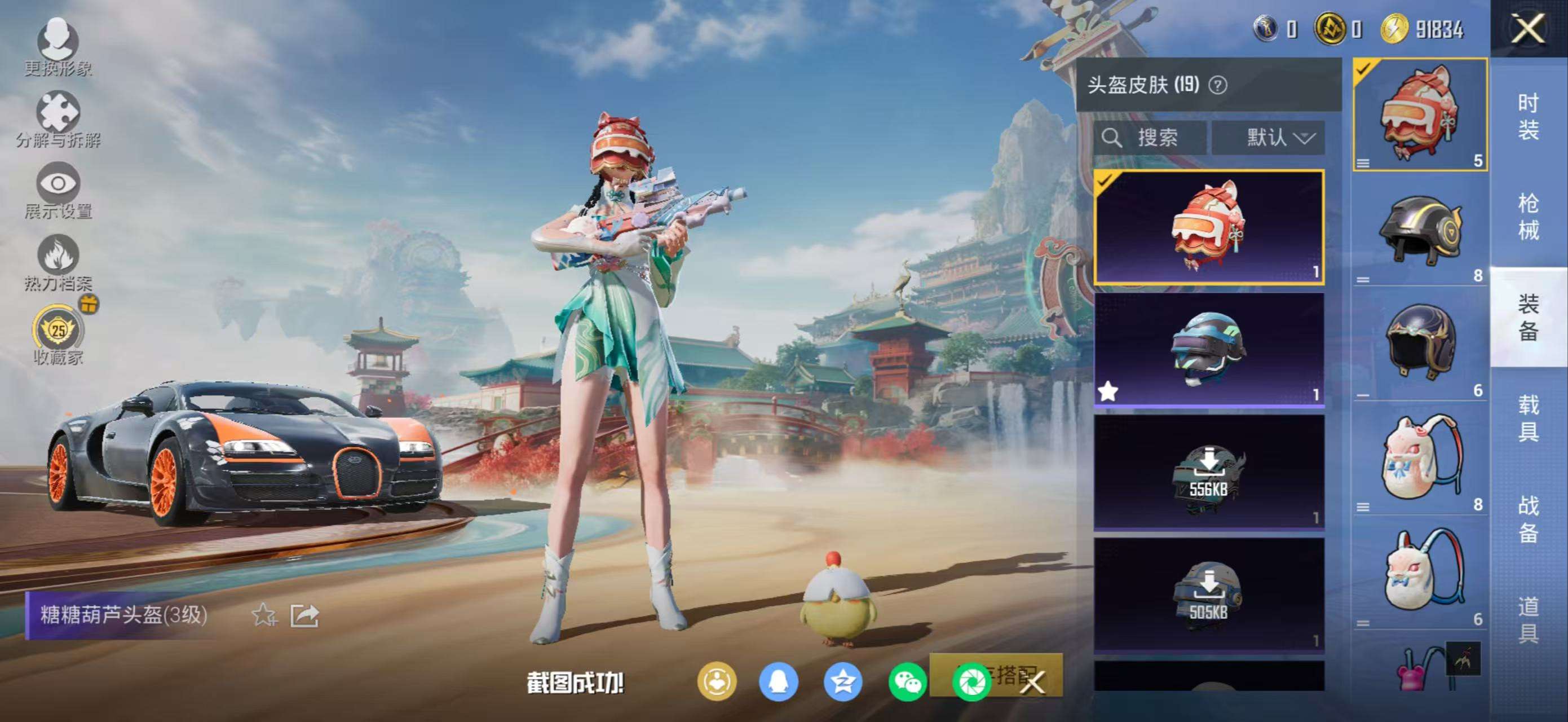This screenshot has height=722, width=1568.
Task: Favorite the helmet with the star icon
Action: [264, 615]
